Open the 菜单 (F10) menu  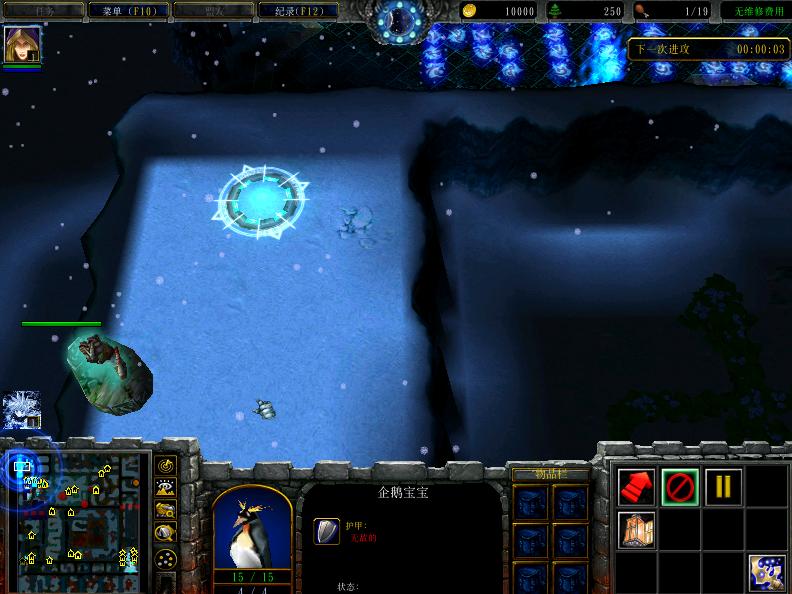[x=125, y=10]
